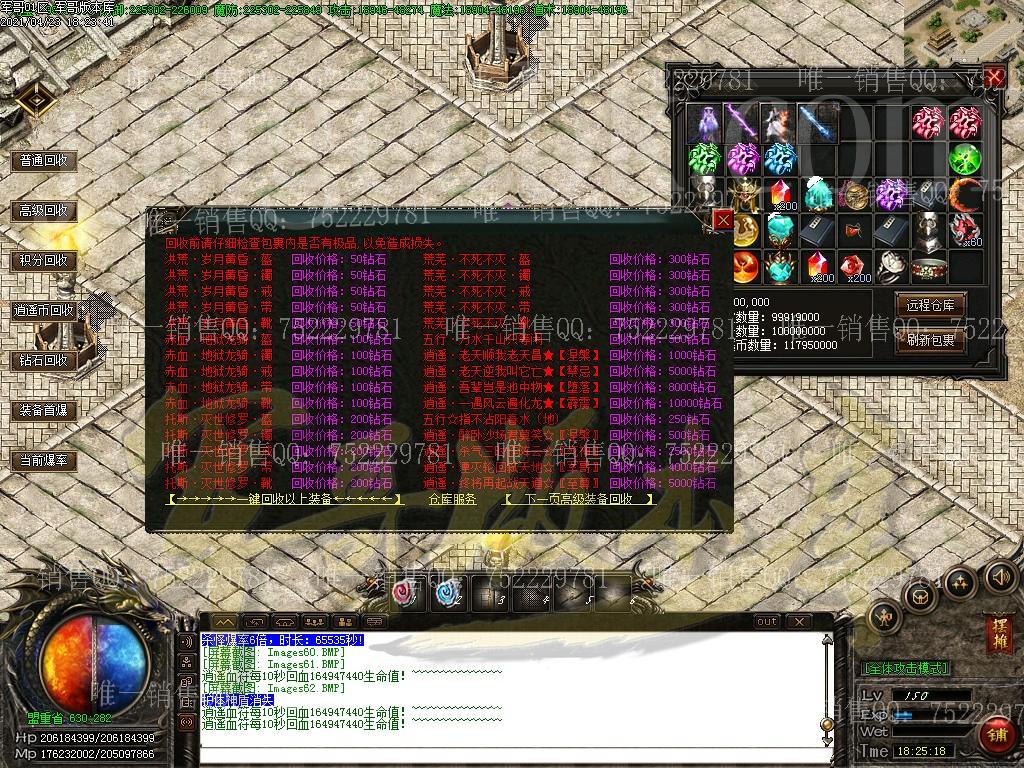Close the recycle price list window
The width and height of the screenshot is (1024, 768).
722,220
